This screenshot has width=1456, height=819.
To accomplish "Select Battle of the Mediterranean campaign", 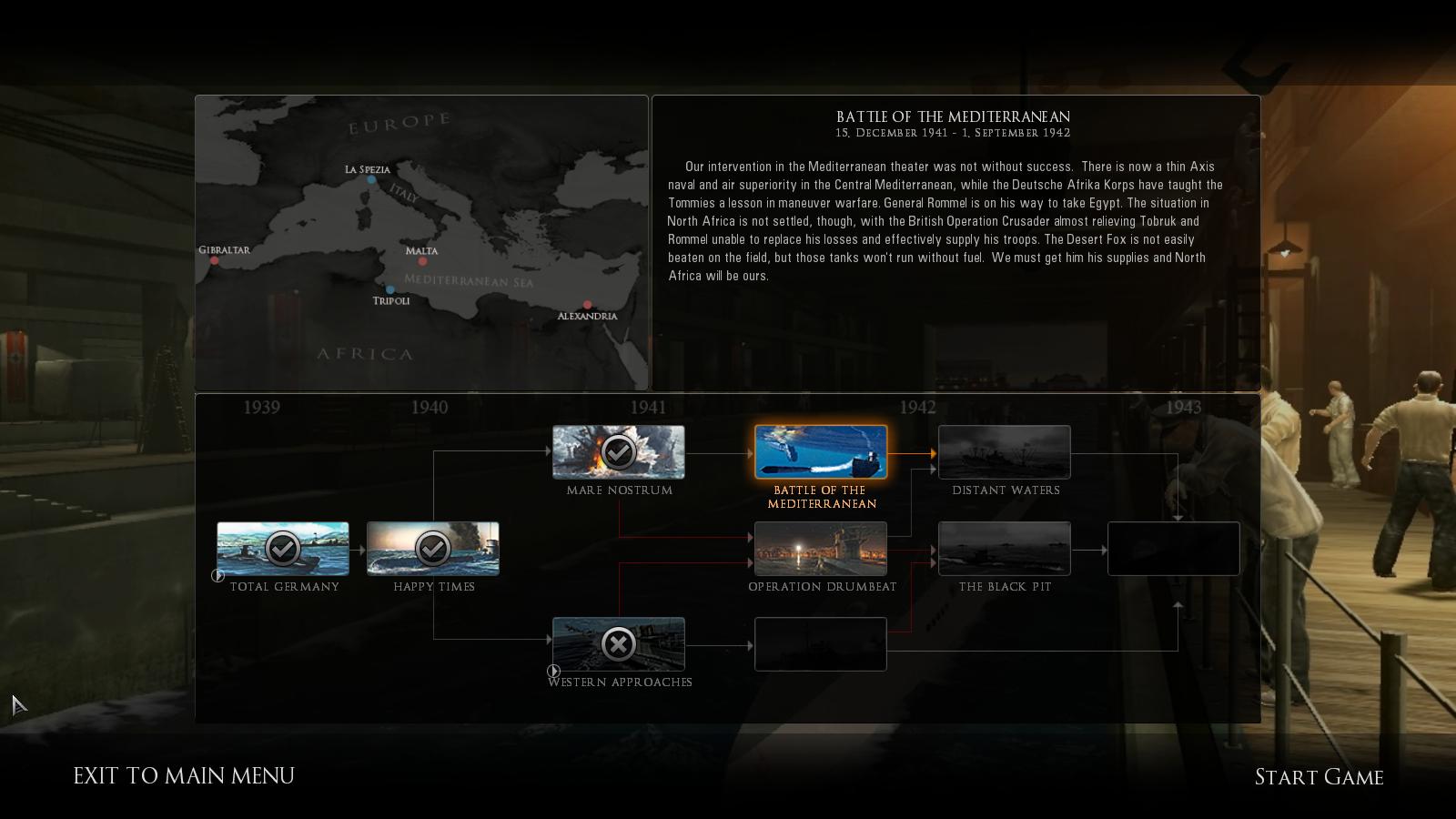I will pos(821,452).
